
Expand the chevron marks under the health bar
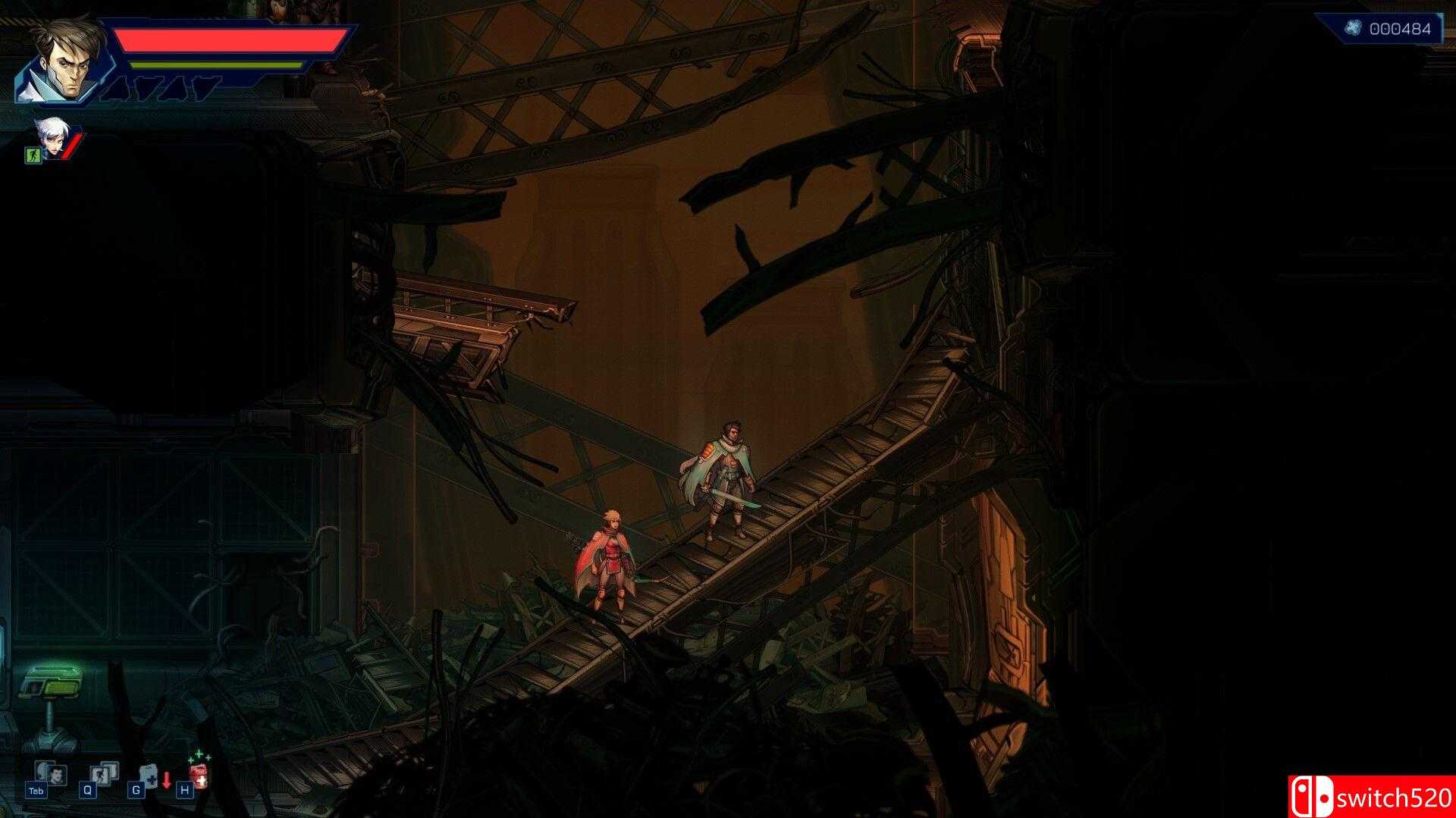159,88
